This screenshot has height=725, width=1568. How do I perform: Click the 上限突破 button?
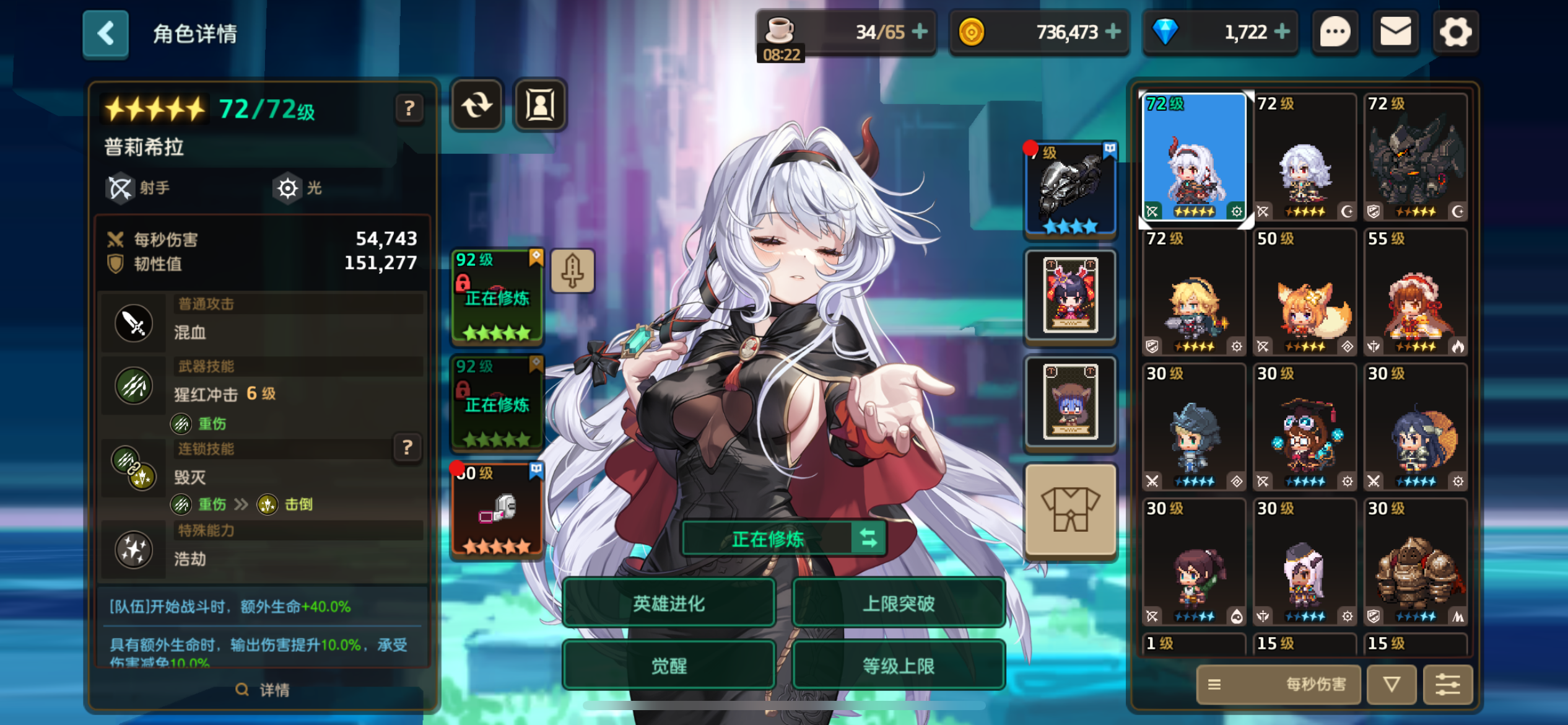(899, 602)
